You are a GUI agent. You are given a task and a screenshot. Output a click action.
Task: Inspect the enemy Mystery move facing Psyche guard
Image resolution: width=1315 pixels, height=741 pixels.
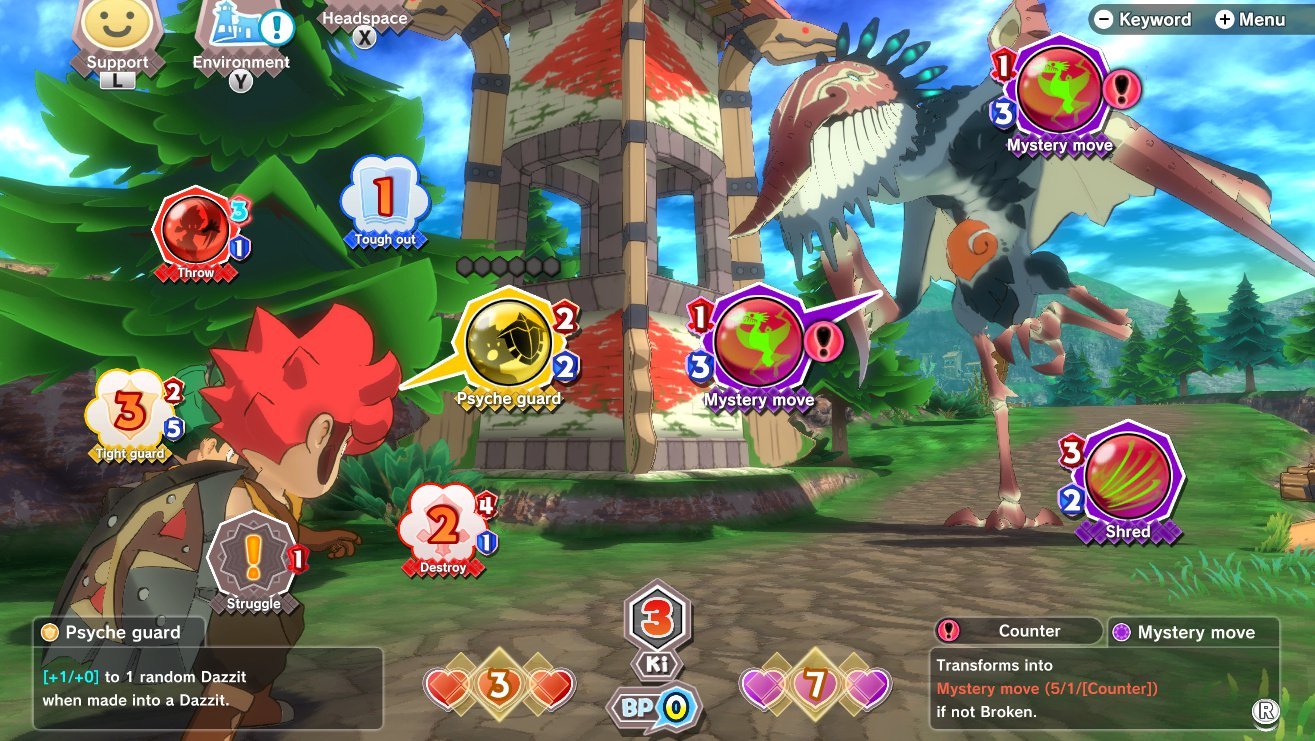pyautogui.click(x=758, y=345)
